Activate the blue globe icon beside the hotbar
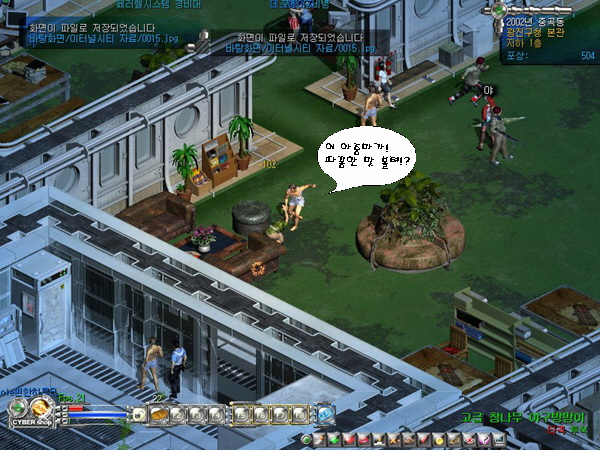The width and height of the screenshot is (600, 450). pos(326,414)
